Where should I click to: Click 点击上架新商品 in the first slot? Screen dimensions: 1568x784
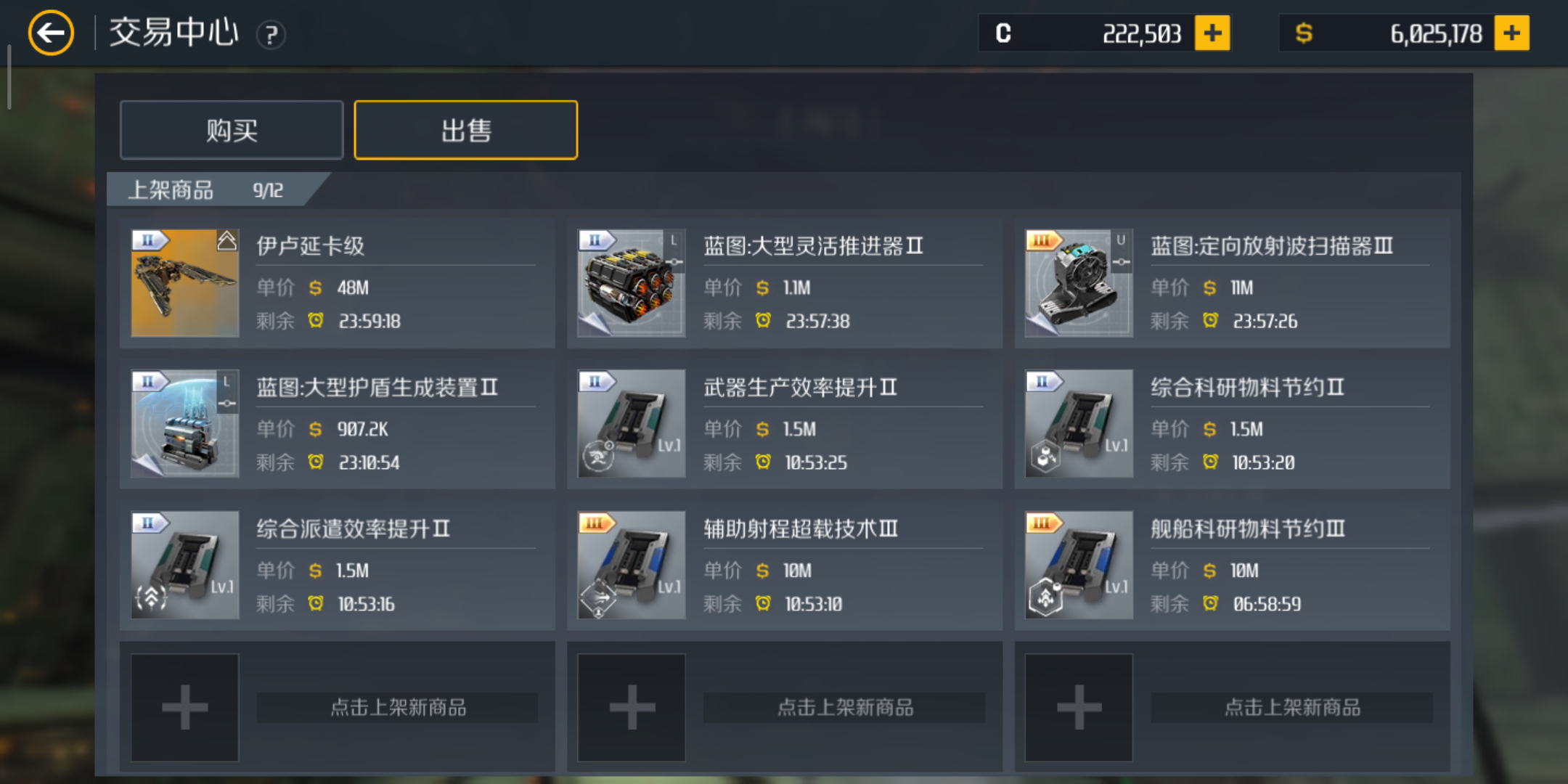(397, 706)
